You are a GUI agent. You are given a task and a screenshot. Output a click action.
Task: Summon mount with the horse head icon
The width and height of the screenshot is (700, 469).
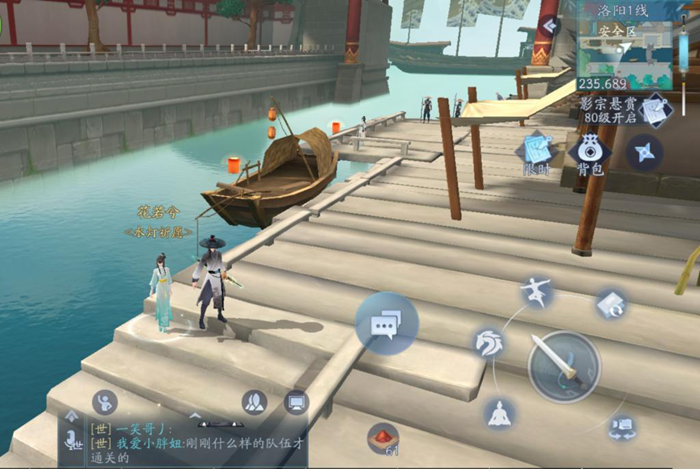point(489,343)
